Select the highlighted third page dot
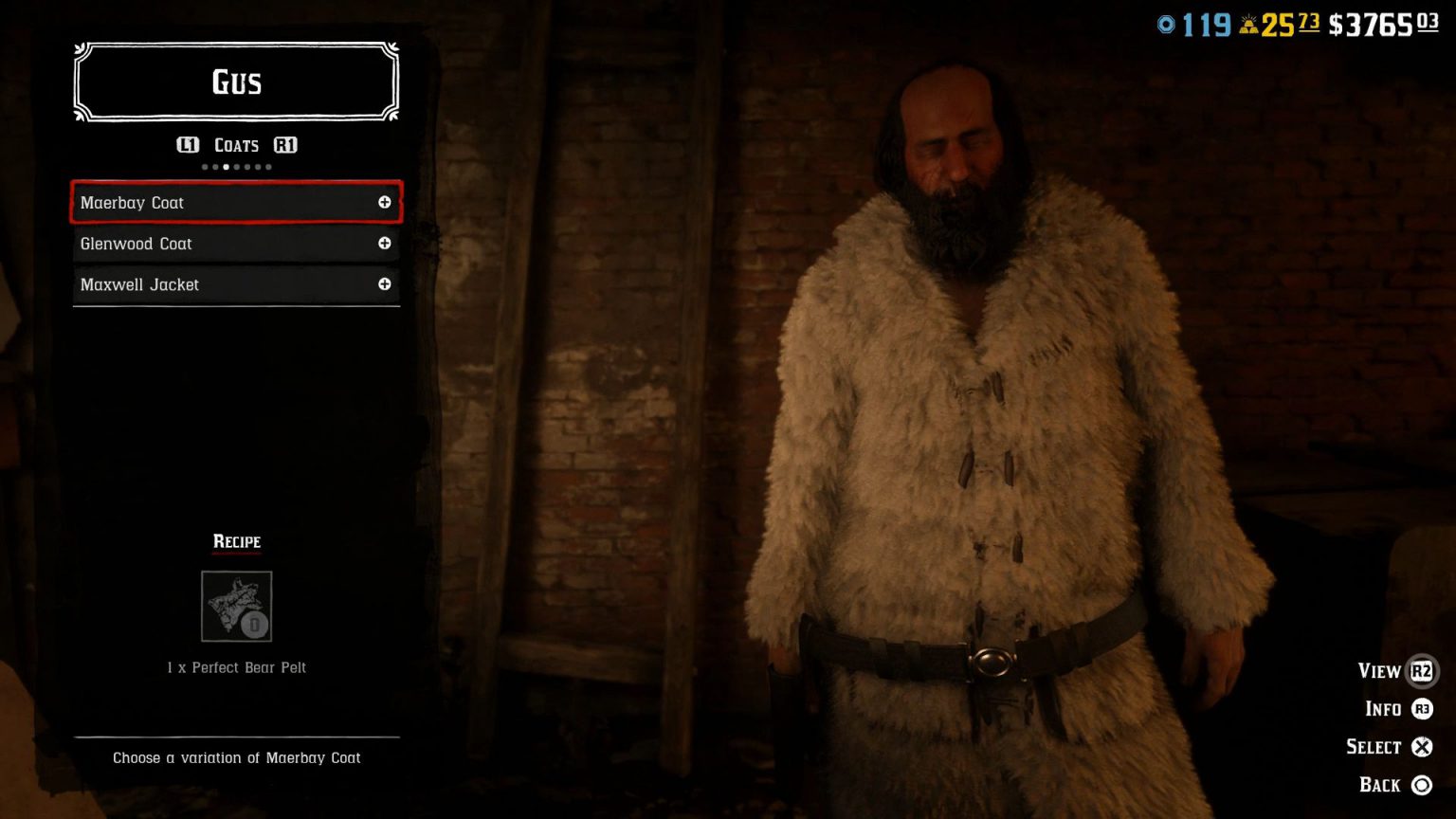The width and height of the screenshot is (1456, 819). 225,166
